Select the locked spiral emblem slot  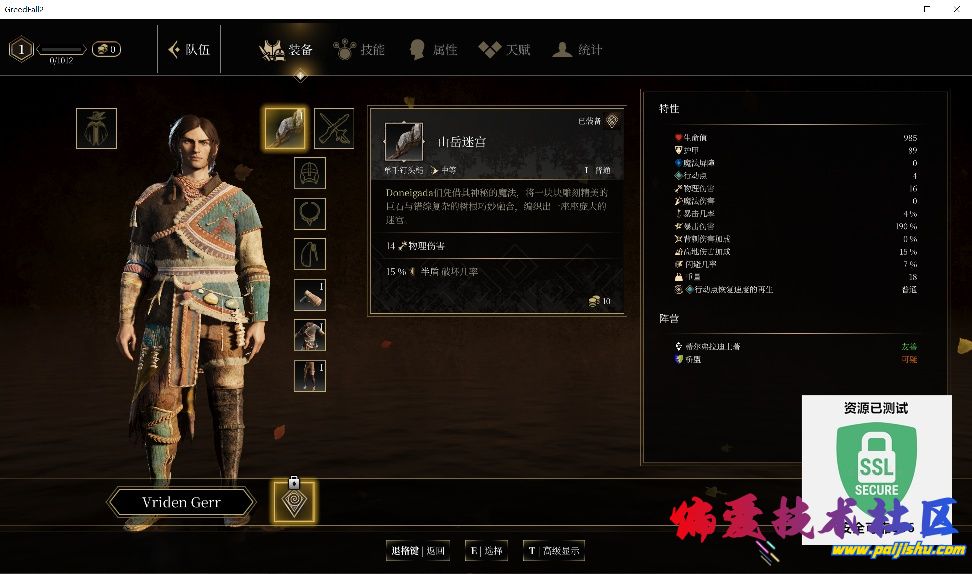(x=294, y=502)
